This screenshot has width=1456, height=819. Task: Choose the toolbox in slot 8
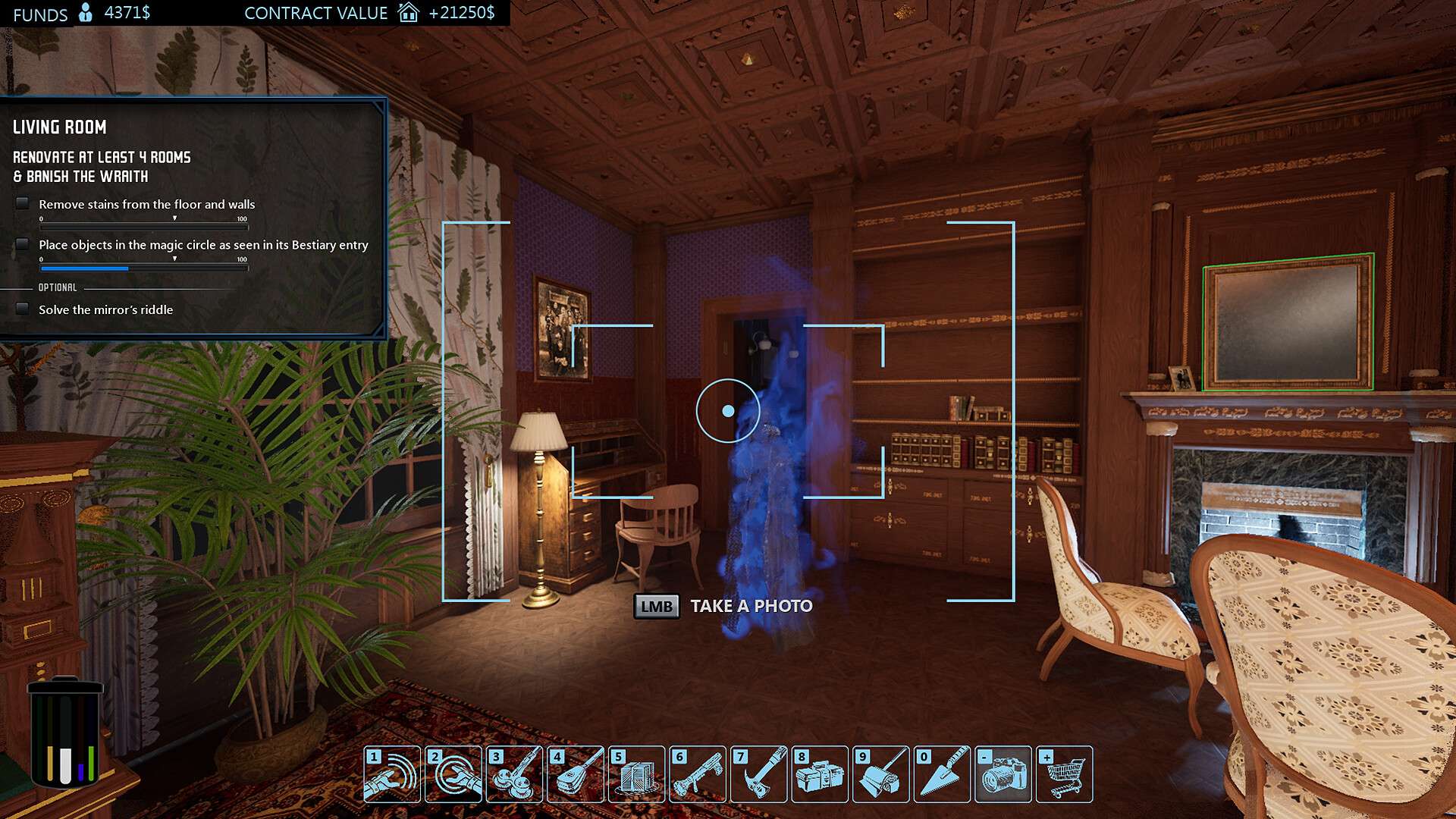click(820, 774)
